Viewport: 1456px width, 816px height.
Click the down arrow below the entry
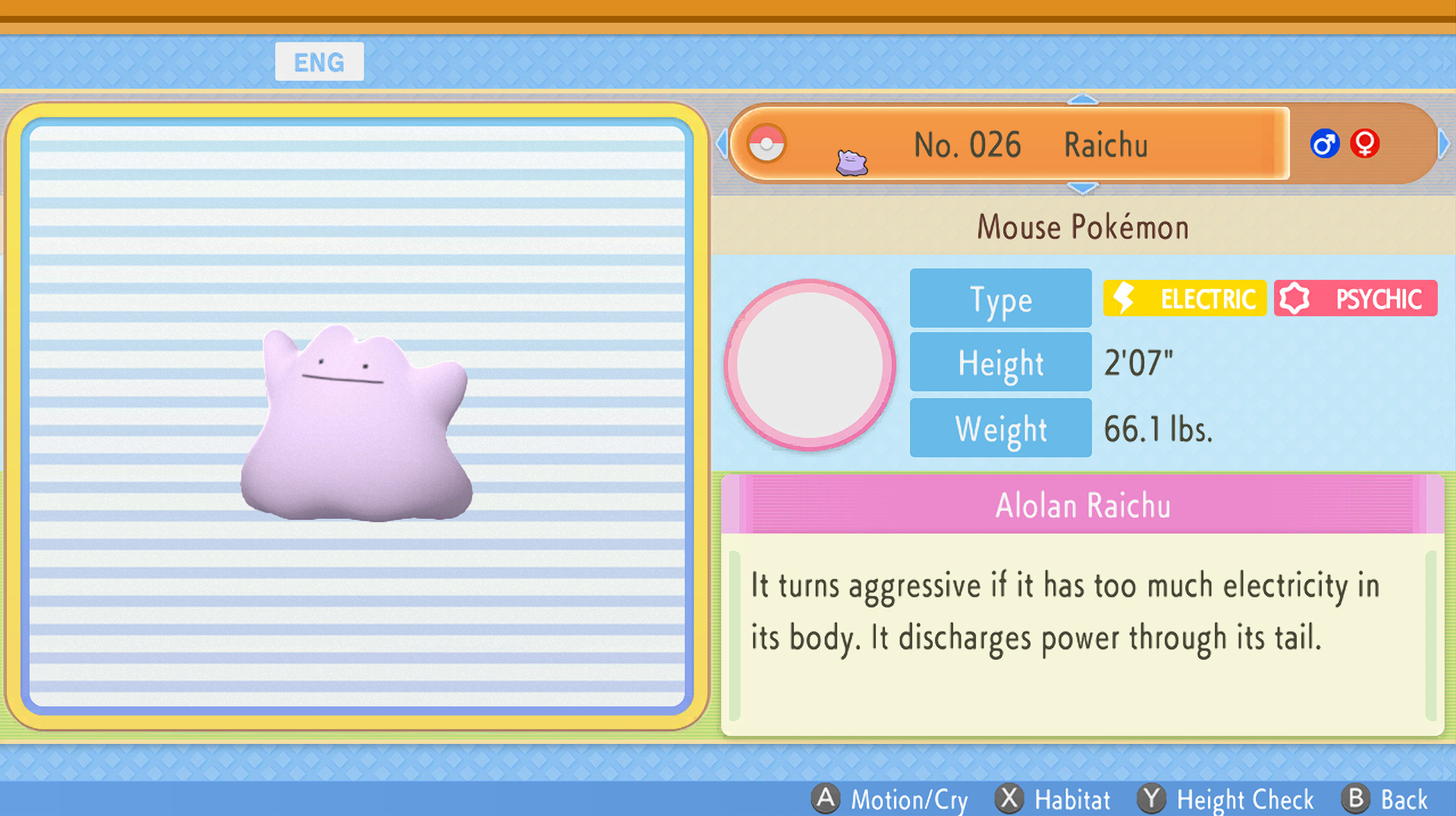click(1082, 187)
